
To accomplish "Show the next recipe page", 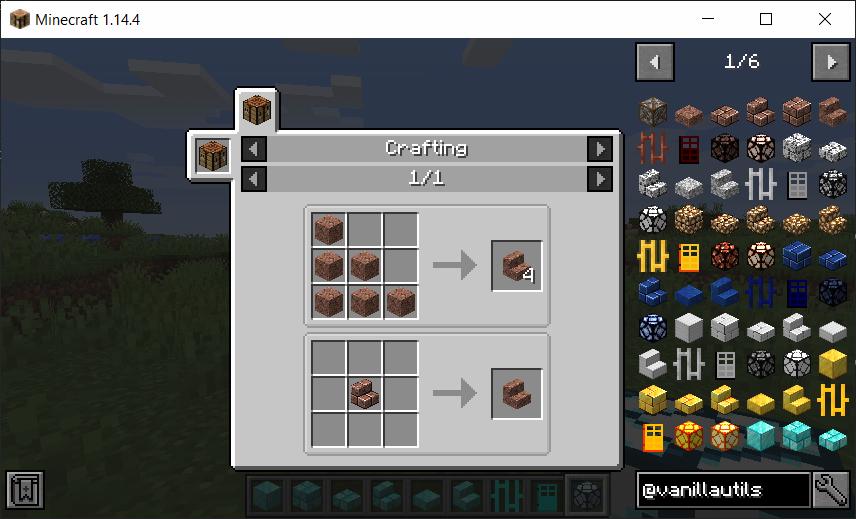I will point(599,179).
